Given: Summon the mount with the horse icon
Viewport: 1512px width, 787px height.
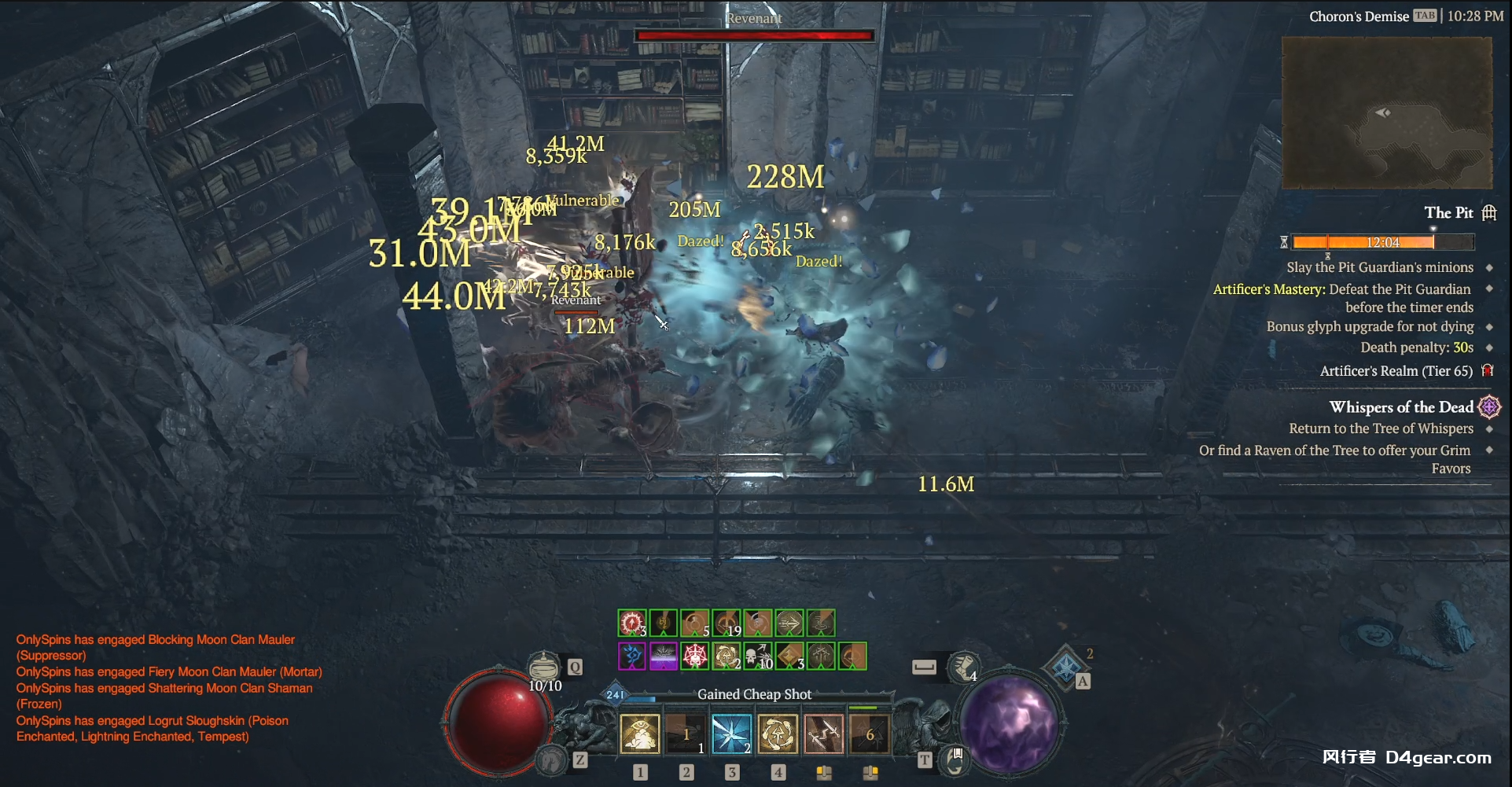Looking at the screenshot, I should 552,759.
